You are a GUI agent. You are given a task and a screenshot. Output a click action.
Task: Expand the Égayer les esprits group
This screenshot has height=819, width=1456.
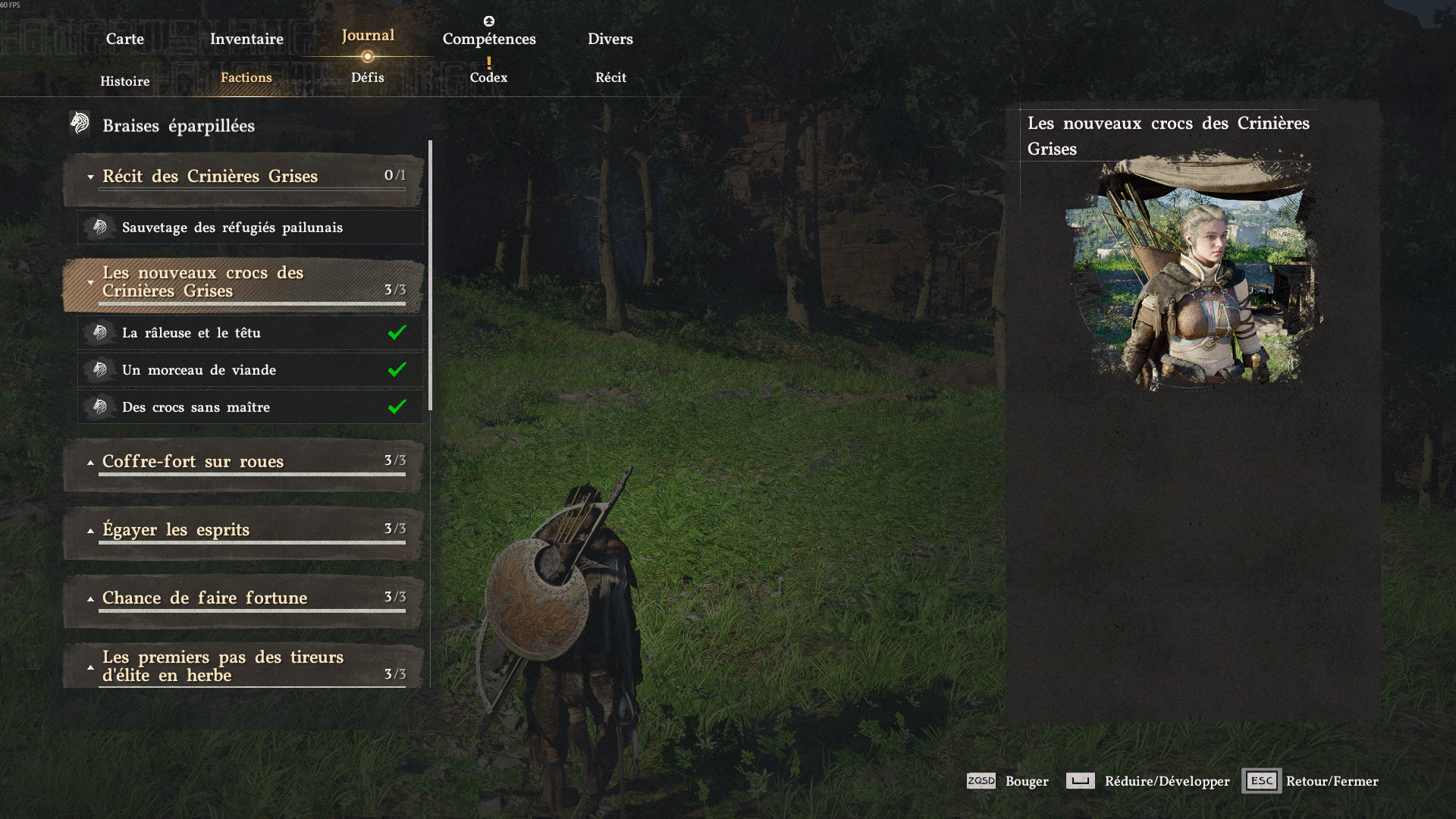[243, 530]
